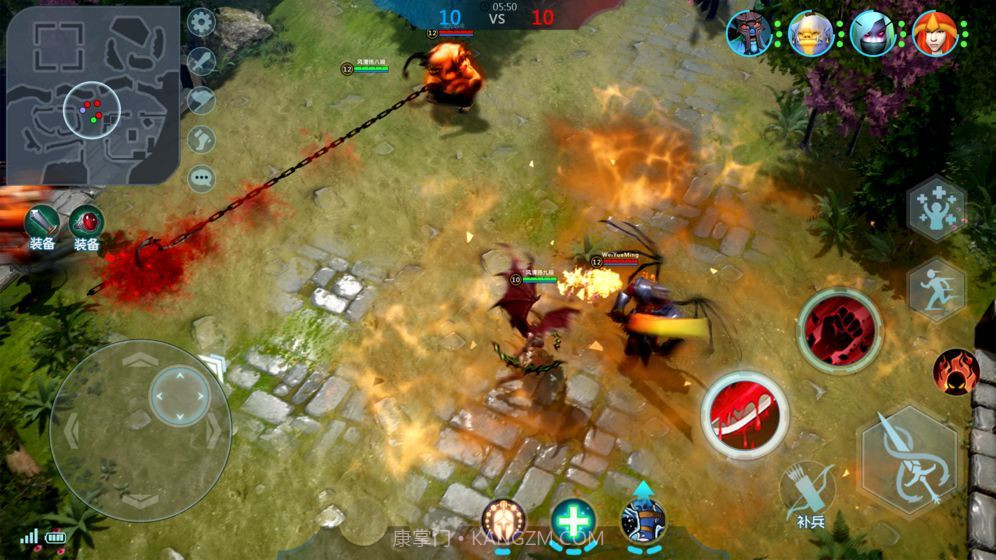
Task: Activate the flaming skull skill
Action: click(x=955, y=371)
